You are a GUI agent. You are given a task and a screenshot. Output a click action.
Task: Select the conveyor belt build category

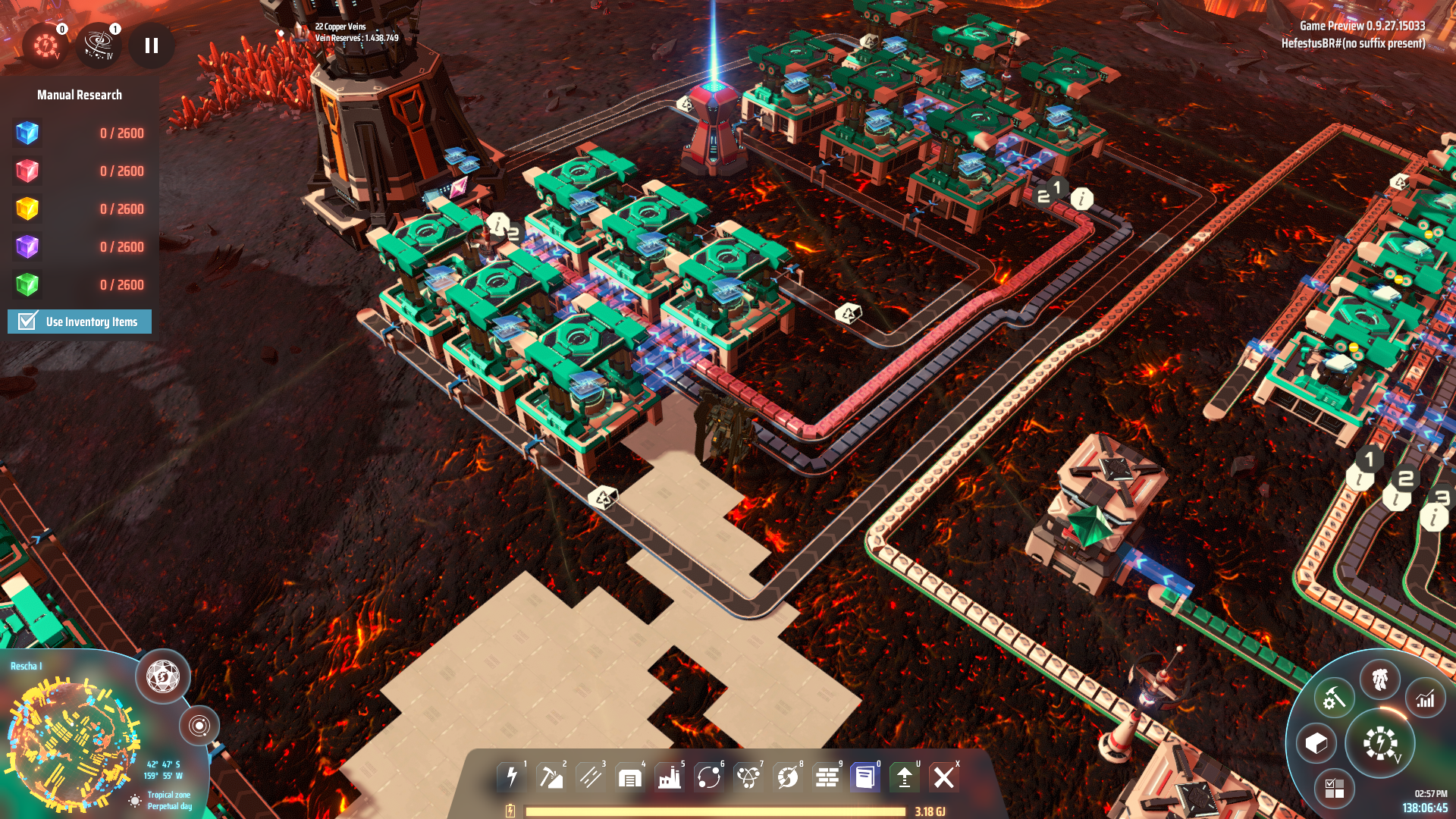coord(591,777)
